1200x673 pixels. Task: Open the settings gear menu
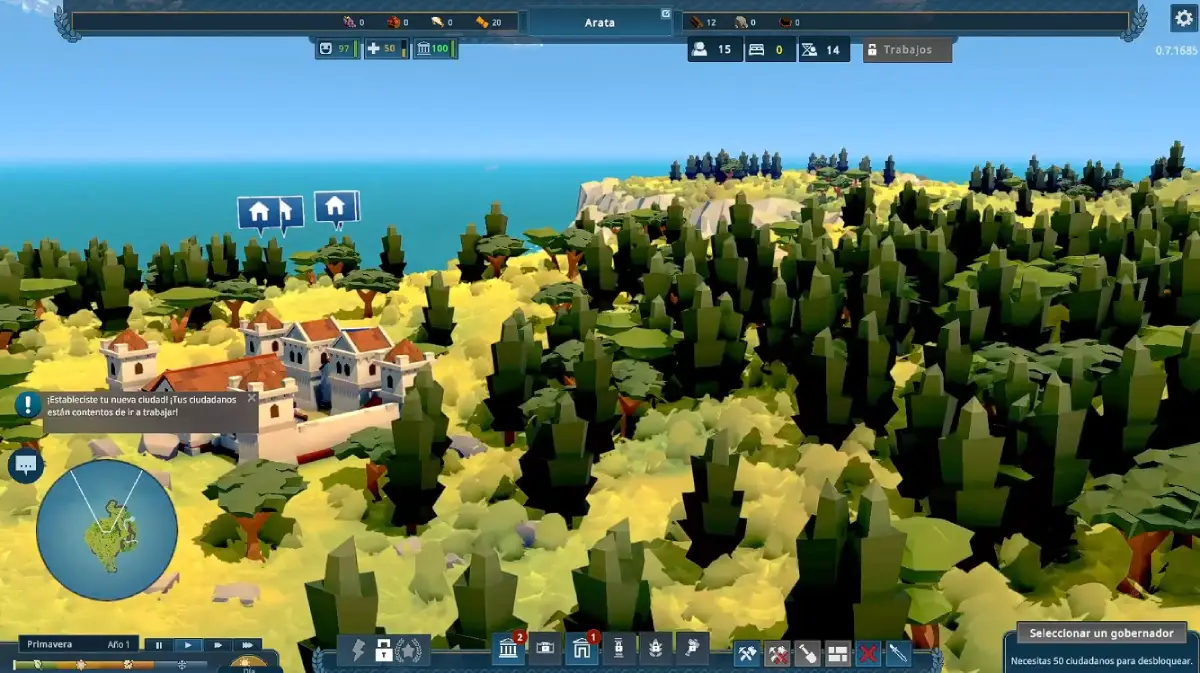1183,19
